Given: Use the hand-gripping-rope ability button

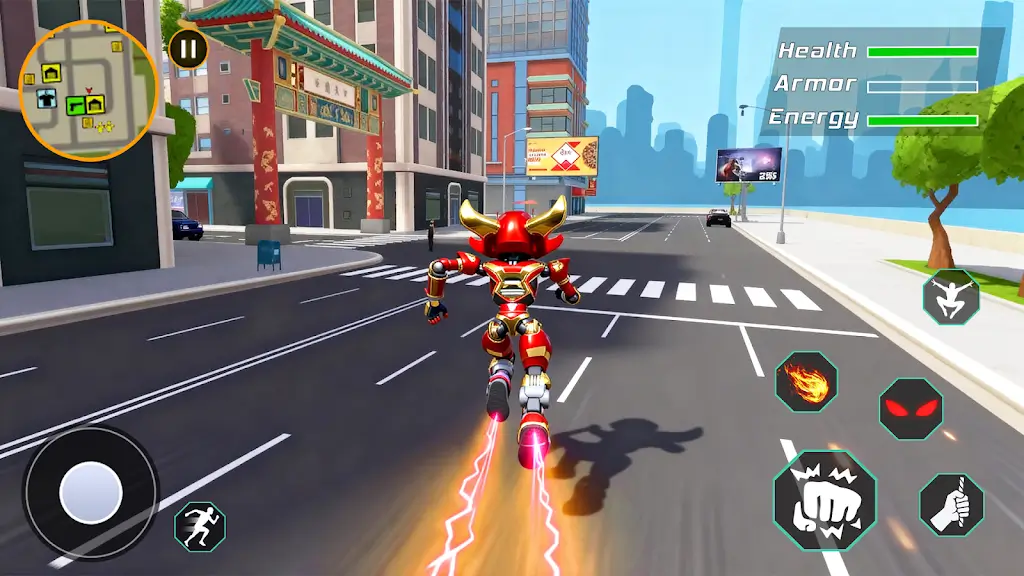Looking at the screenshot, I should [951, 504].
